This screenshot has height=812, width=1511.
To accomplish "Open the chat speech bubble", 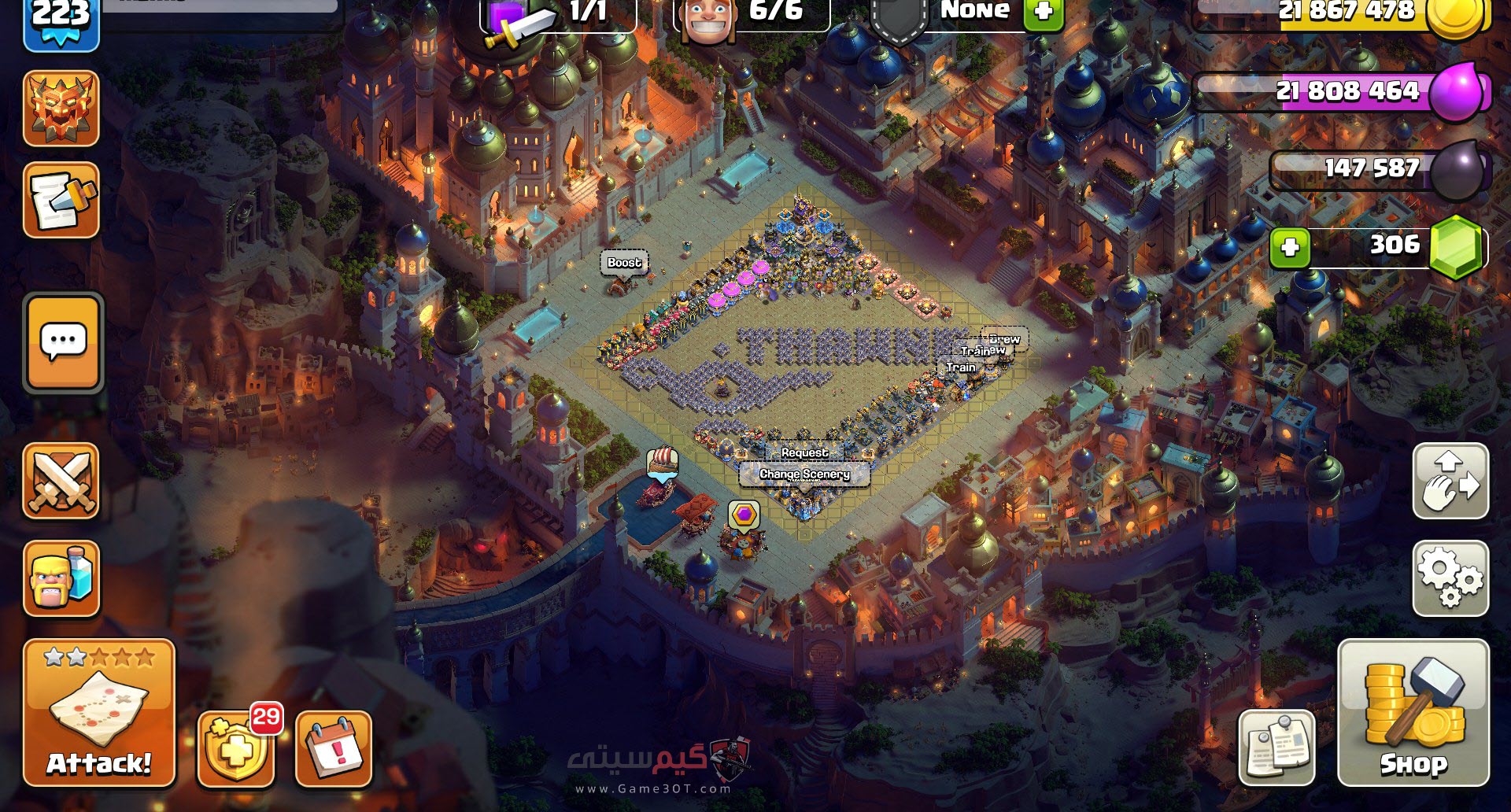I will tap(63, 342).
